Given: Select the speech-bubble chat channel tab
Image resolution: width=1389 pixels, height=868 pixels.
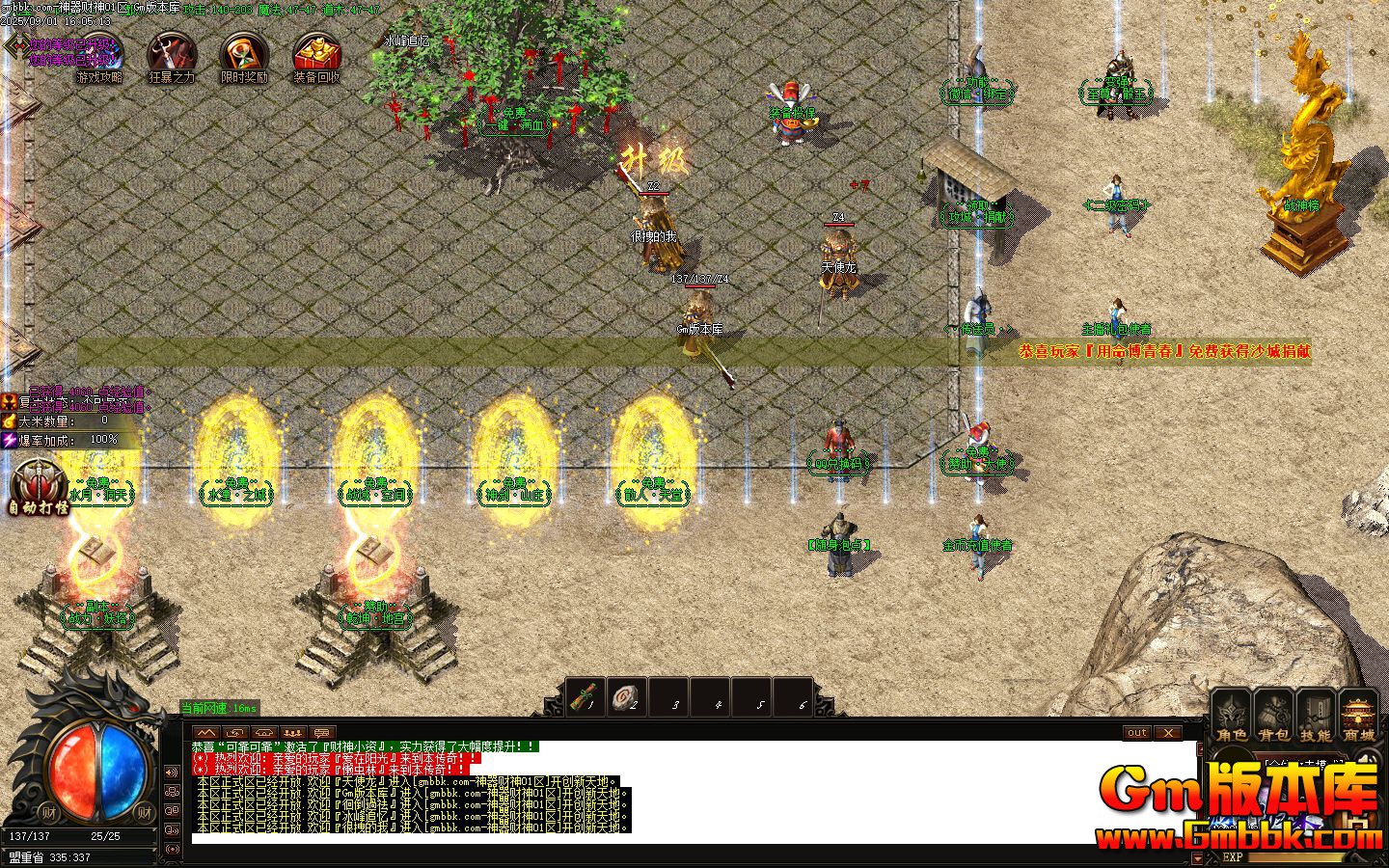Looking at the screenshot, I should (322, 733).
